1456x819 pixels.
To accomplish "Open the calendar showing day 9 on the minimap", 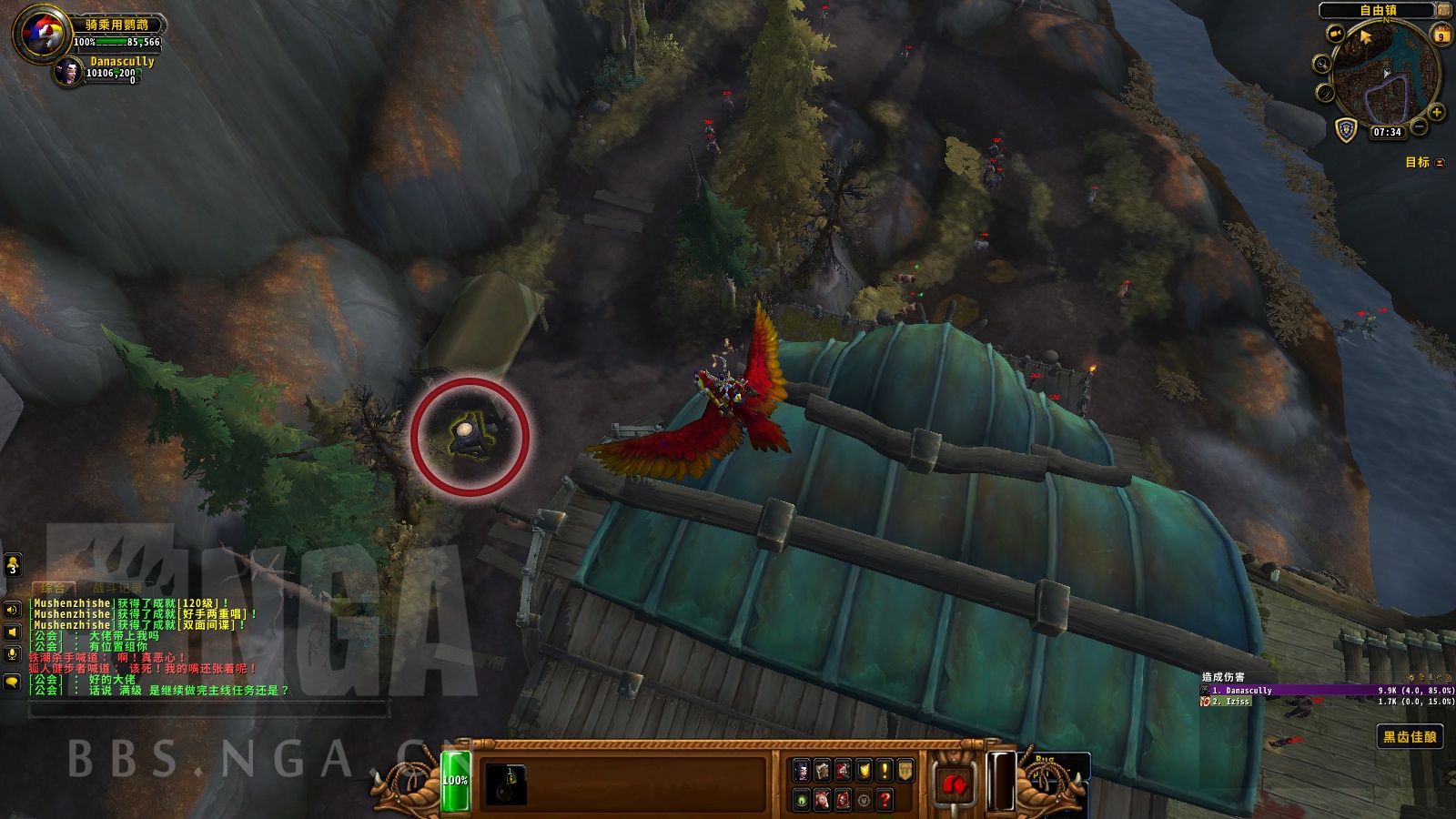I will pyautogui.click(x=1441, y=35).
